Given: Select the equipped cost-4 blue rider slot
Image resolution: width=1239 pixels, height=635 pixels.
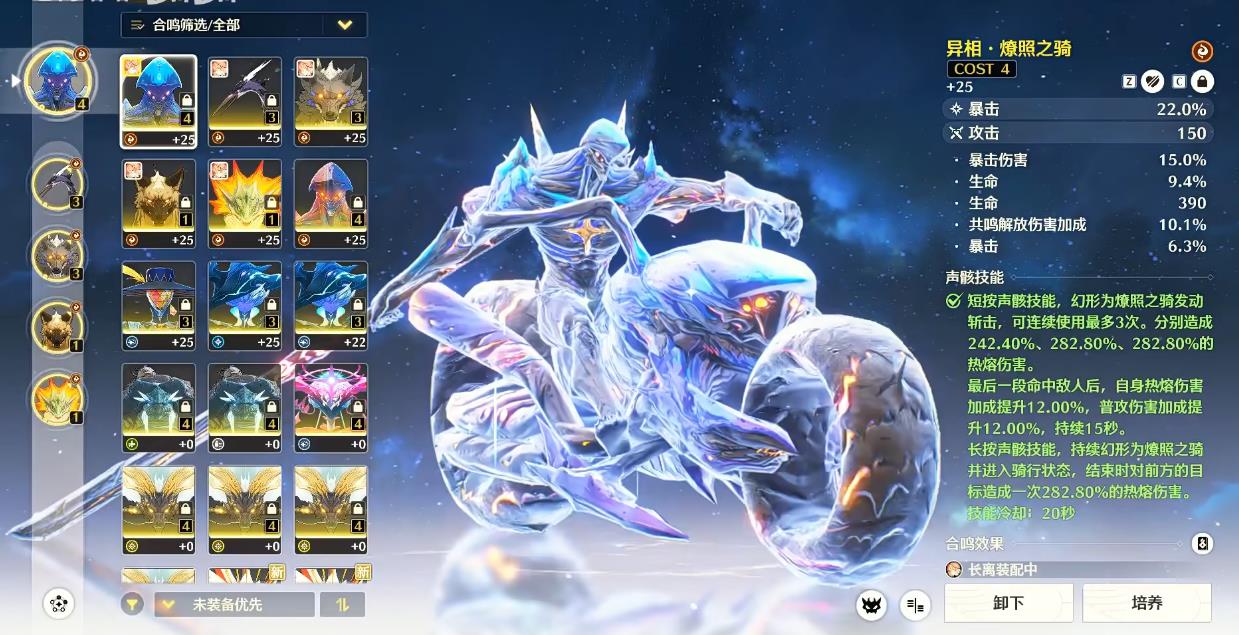Looking at the screenshot, I should pyautogui.click(x=57, y=78).
